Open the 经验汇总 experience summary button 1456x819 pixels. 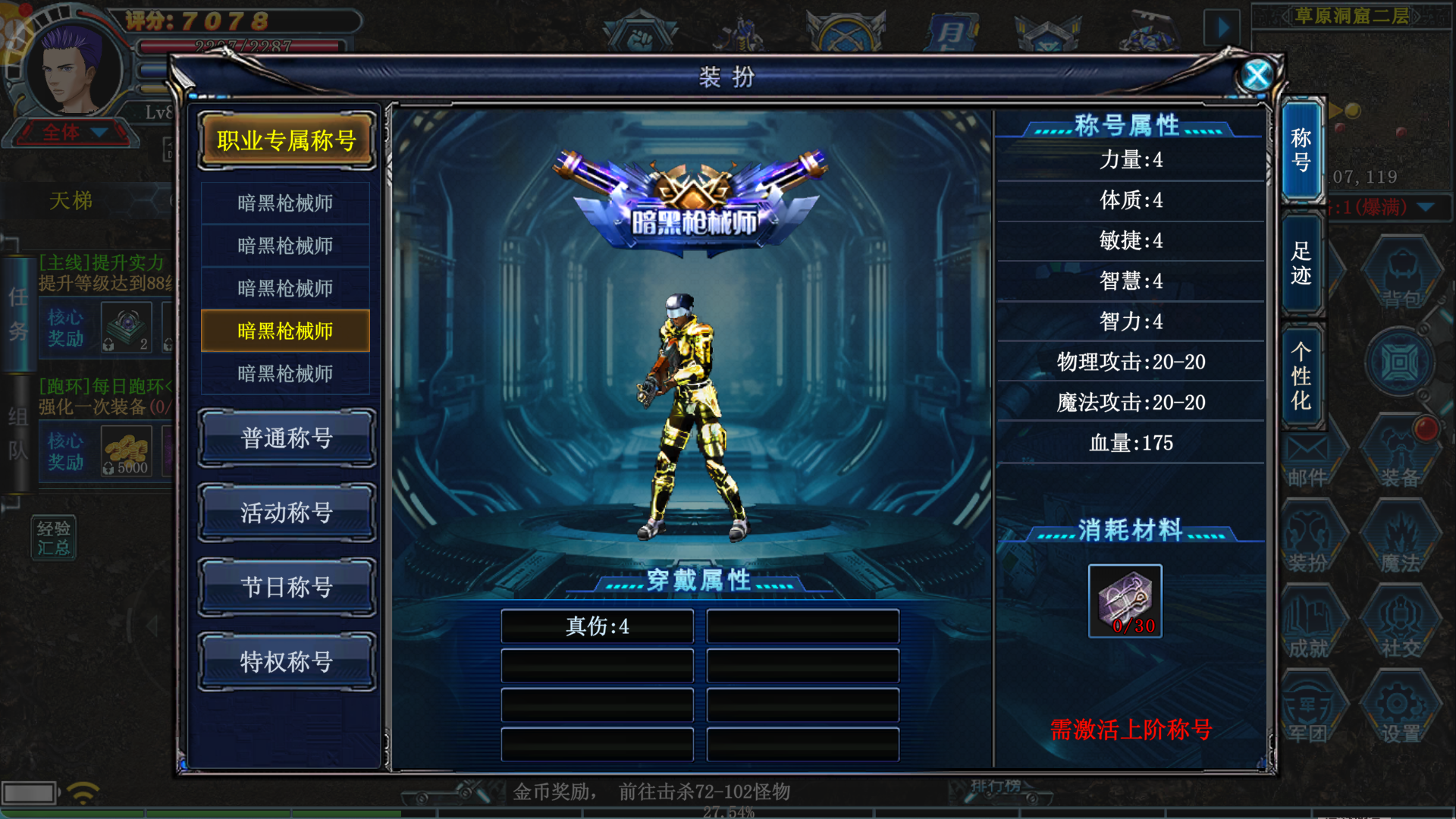click(x=54, y=538)
